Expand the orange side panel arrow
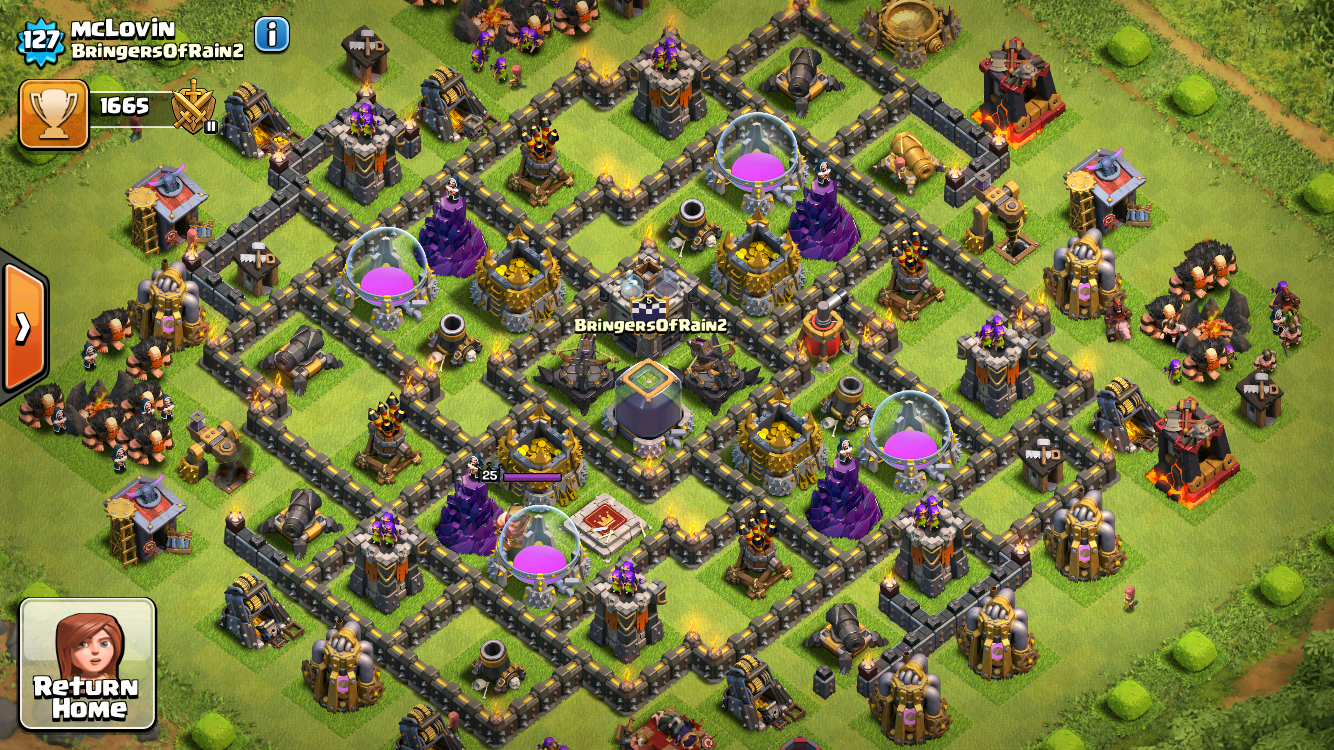This screenshot has width=1334, height=750. [22, 327]
